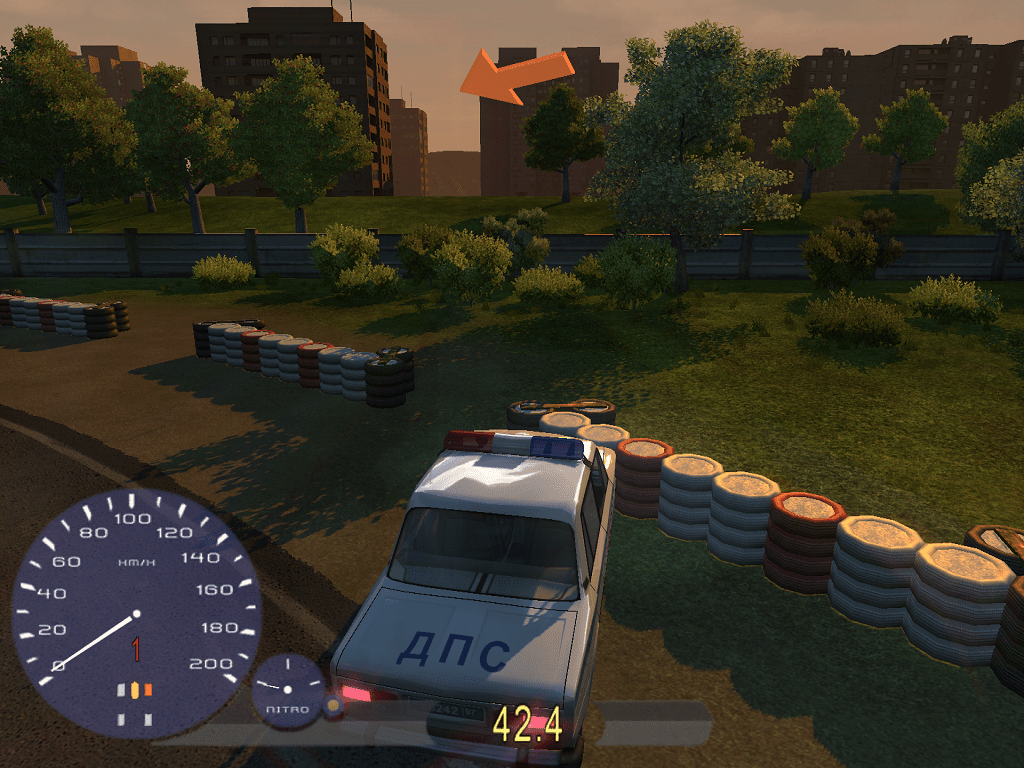Click the orange direction arrow indicator
This screenshot has width=1024, height=768.
tap(516, 78)
